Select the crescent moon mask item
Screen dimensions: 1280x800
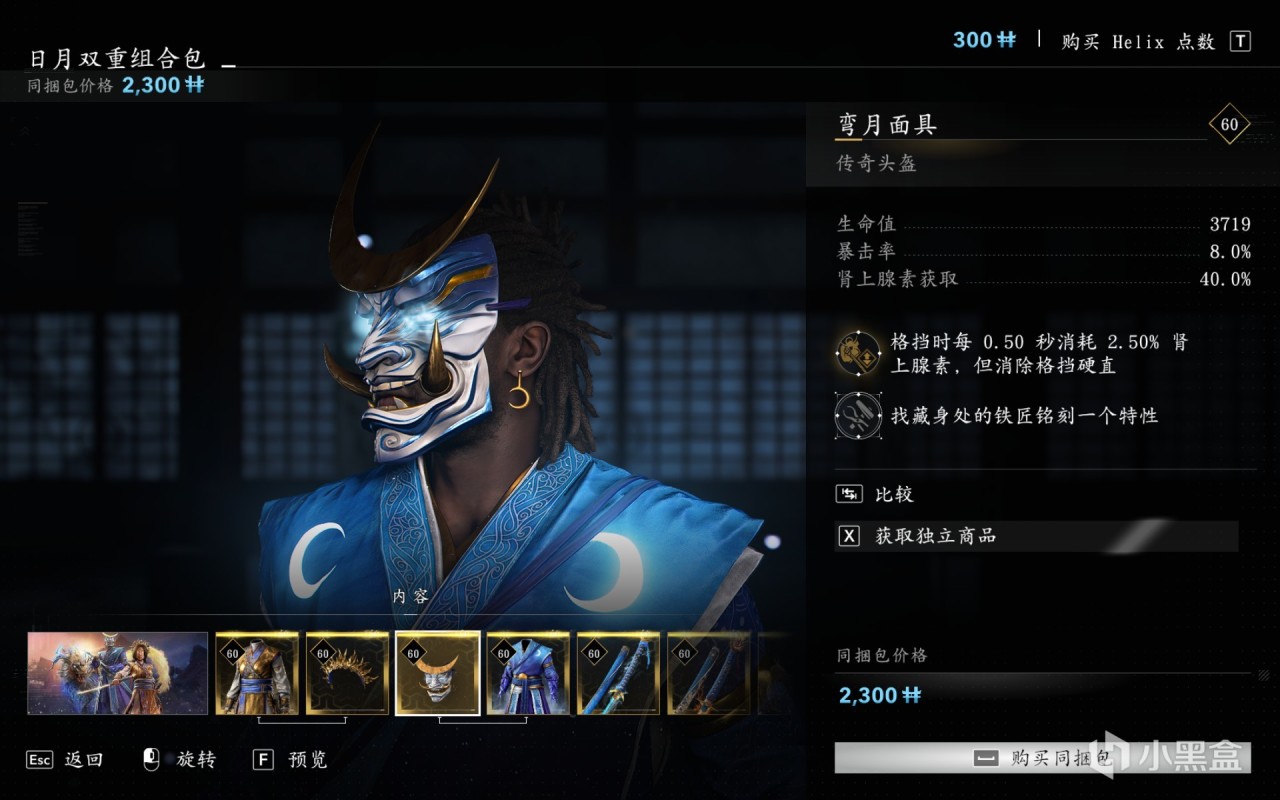pyautogui.click(x=438, y=673)
